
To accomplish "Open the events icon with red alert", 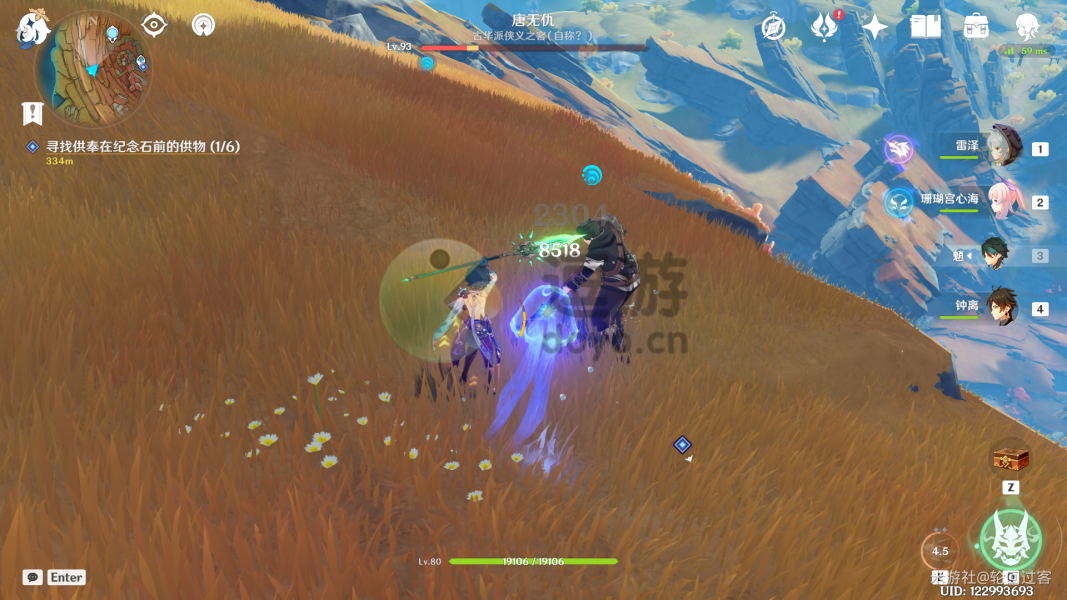I will [824, 27].
